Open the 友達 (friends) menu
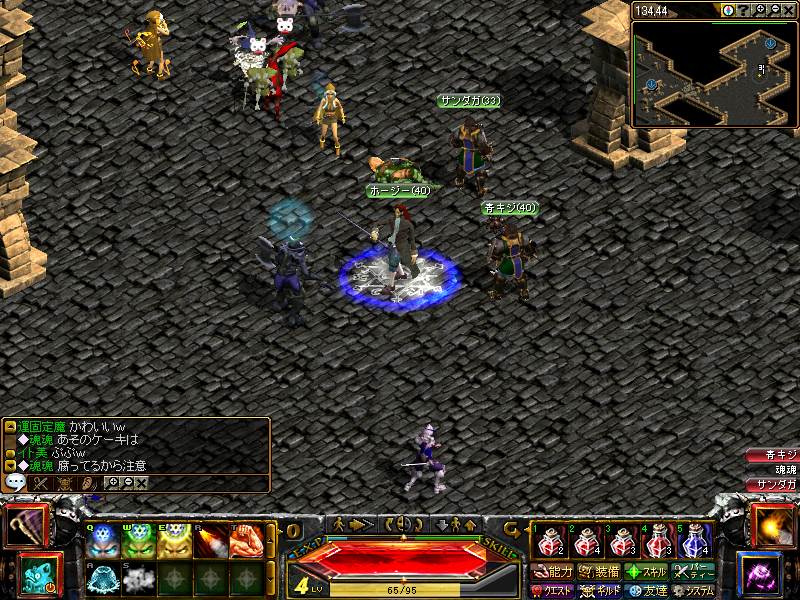This screenshot has width=800, height=600. tap(647, 591)
